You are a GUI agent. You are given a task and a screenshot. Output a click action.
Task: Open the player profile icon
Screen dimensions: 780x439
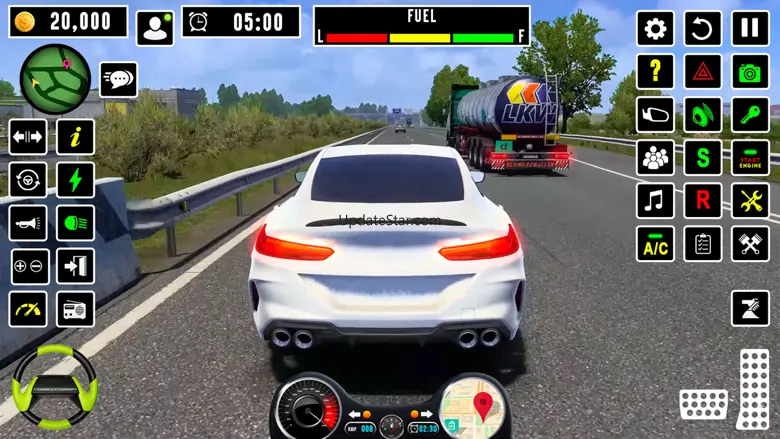click(x=155, y=28)
